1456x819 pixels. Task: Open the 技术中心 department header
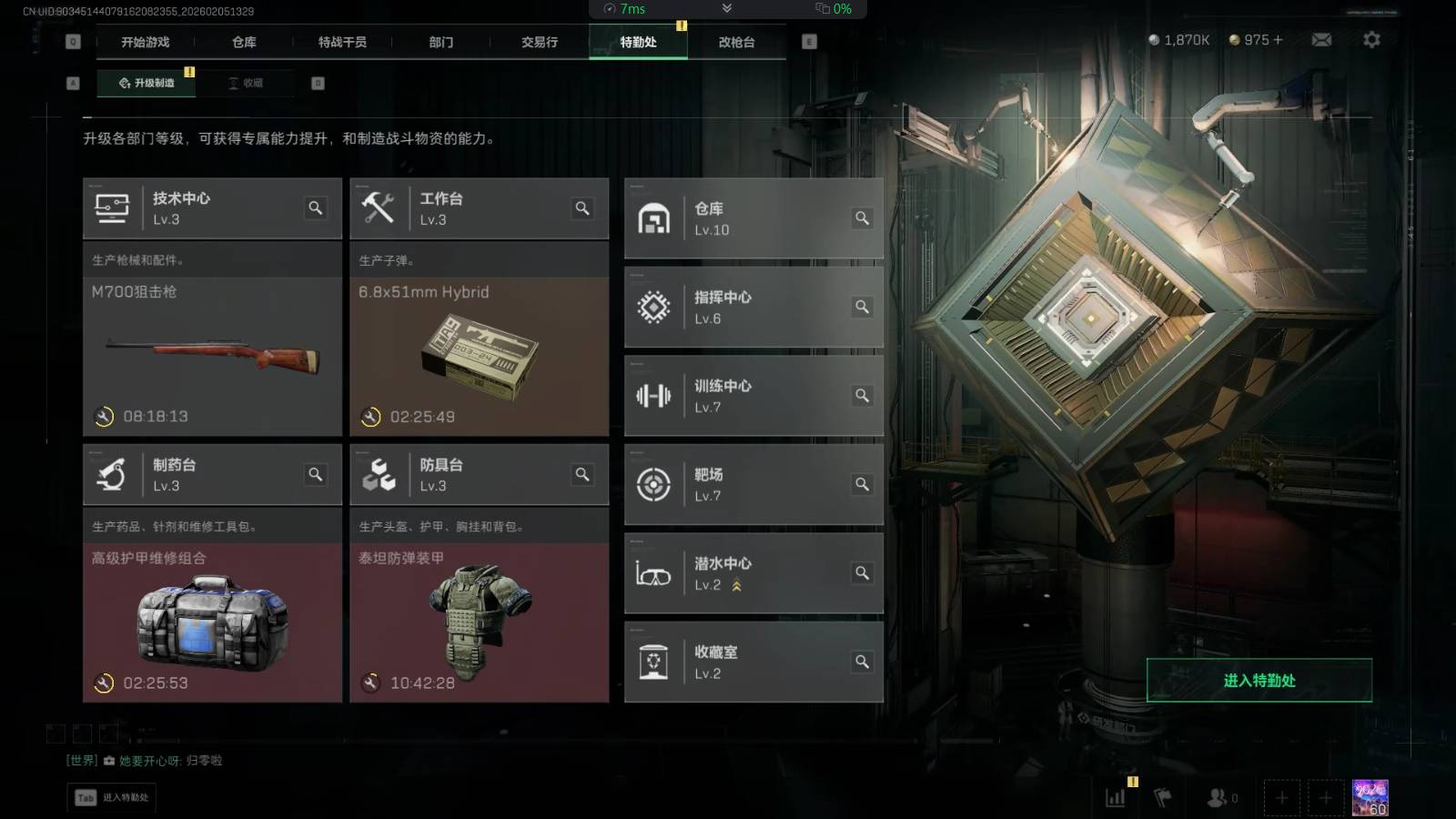(x=200, y=208)
